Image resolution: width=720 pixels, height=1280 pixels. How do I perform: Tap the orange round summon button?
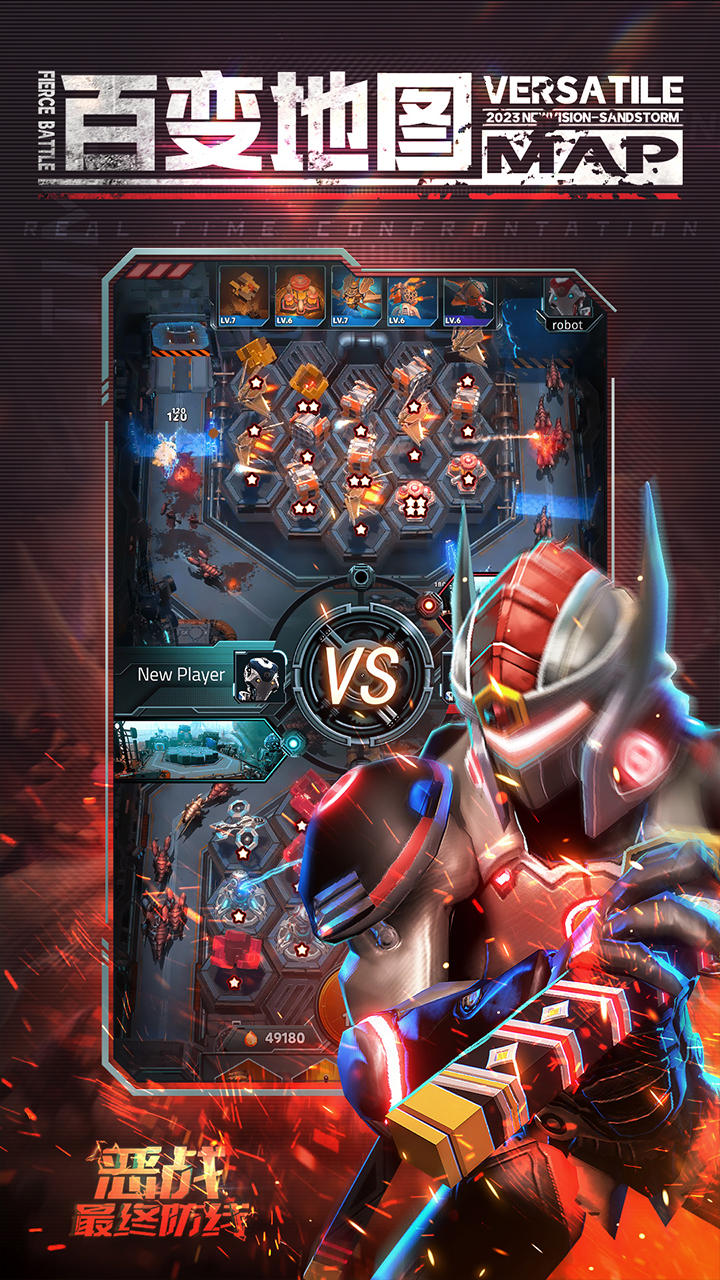click(x=337, y=1000)
